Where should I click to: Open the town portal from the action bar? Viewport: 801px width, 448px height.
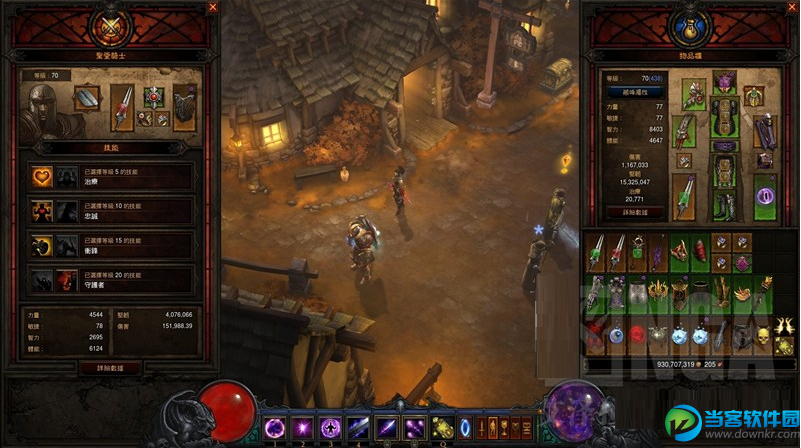pos(466,428)
